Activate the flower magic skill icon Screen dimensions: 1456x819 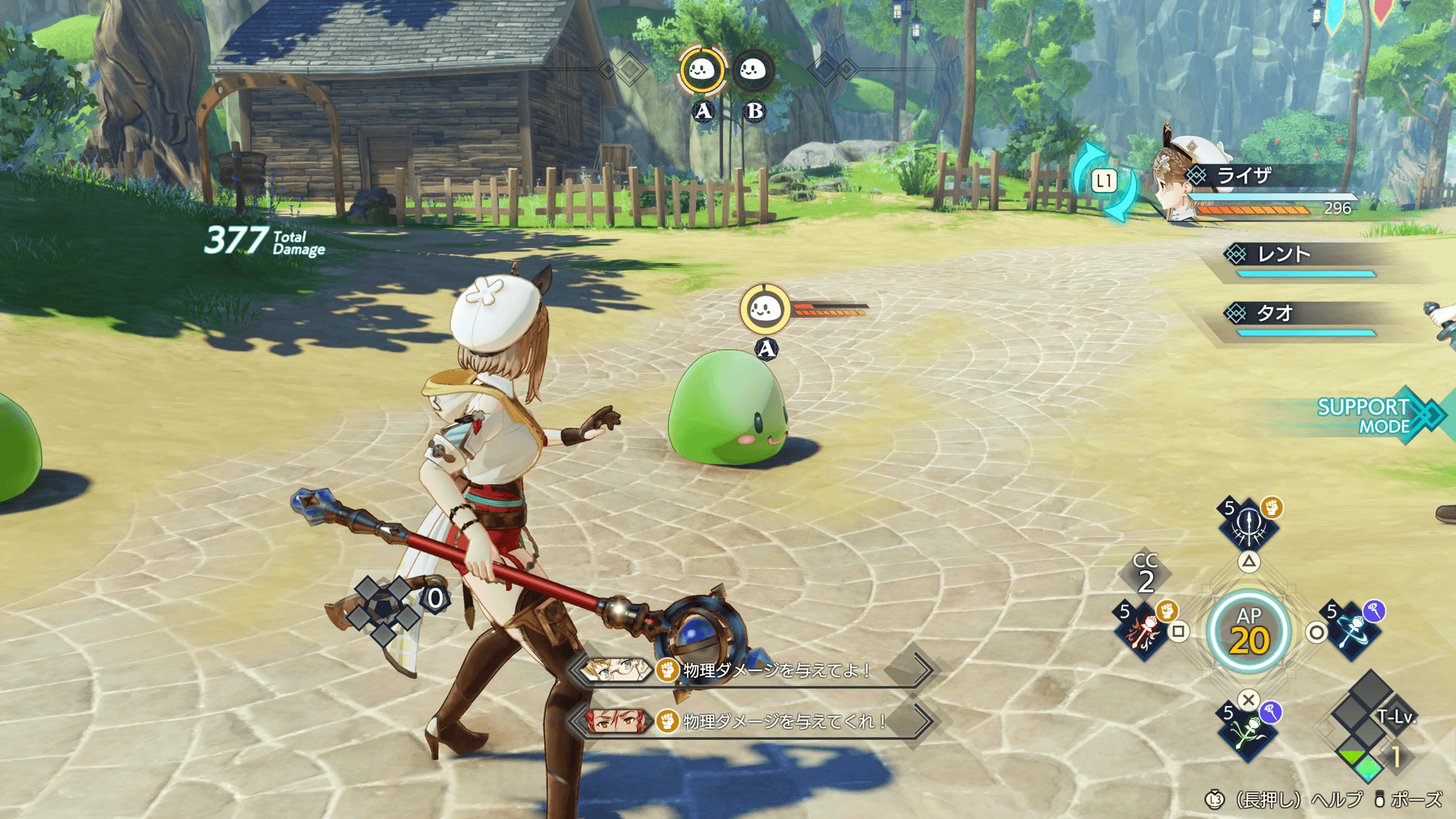(1248, 732)
